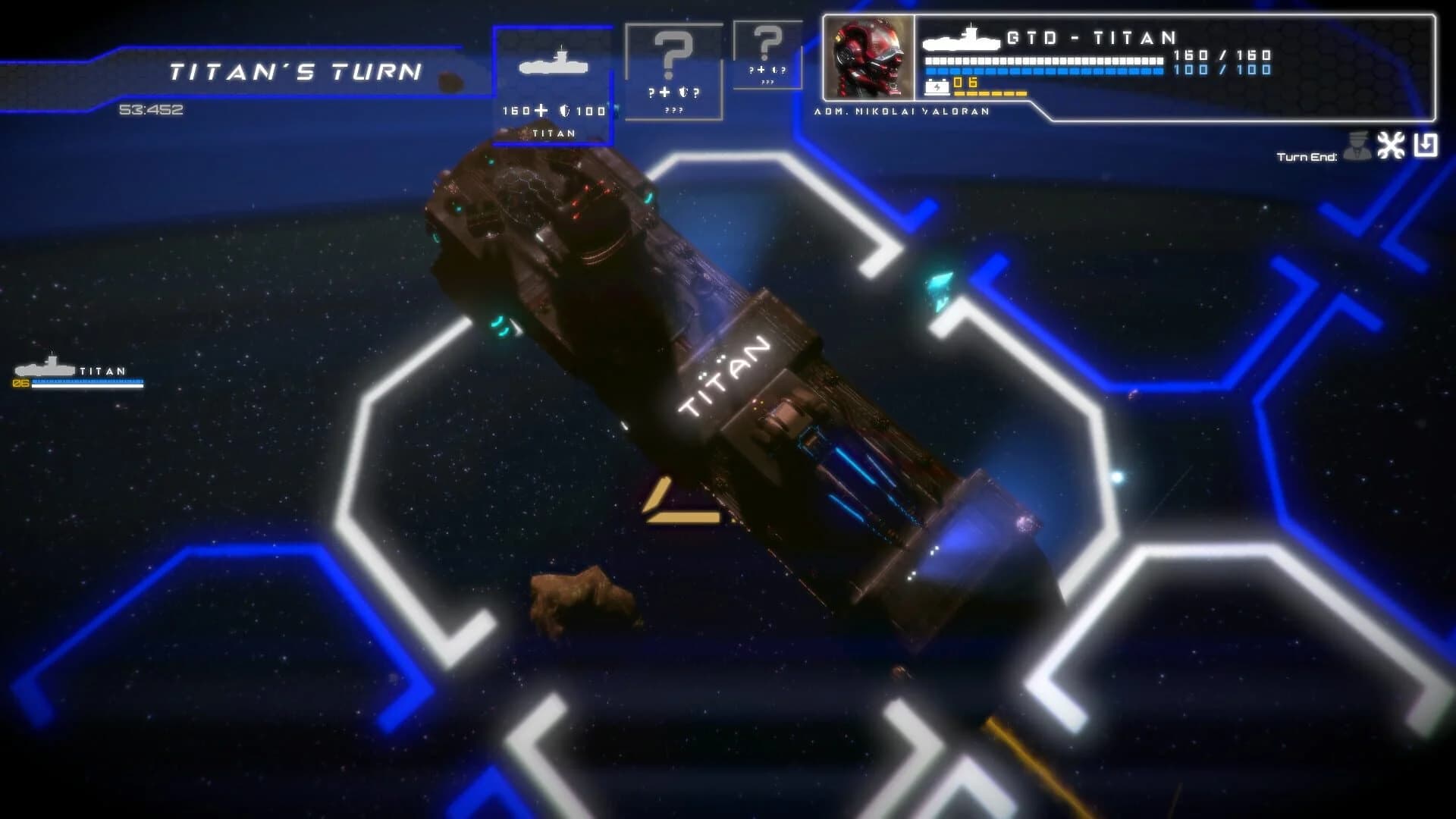Toggle selection of the Titan turn order card
Viewport: 1456px width, 819px height.
(555, 80)
